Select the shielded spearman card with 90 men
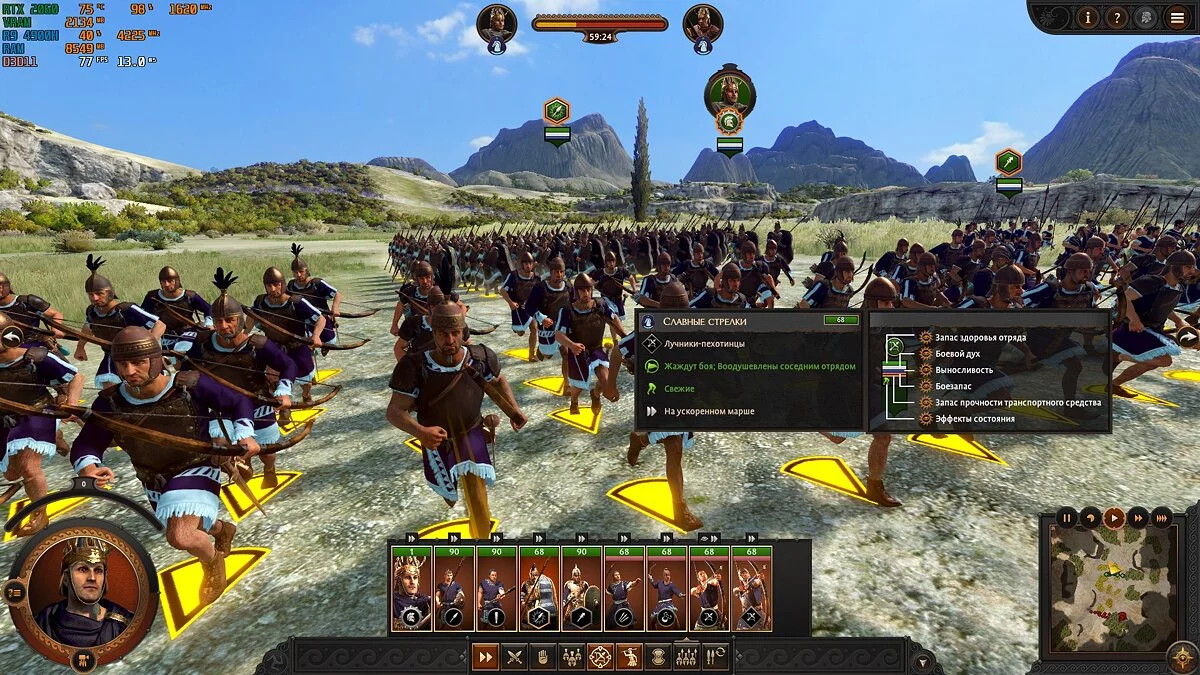This screenshot has width=1200, height=675. tap(581, 589)
